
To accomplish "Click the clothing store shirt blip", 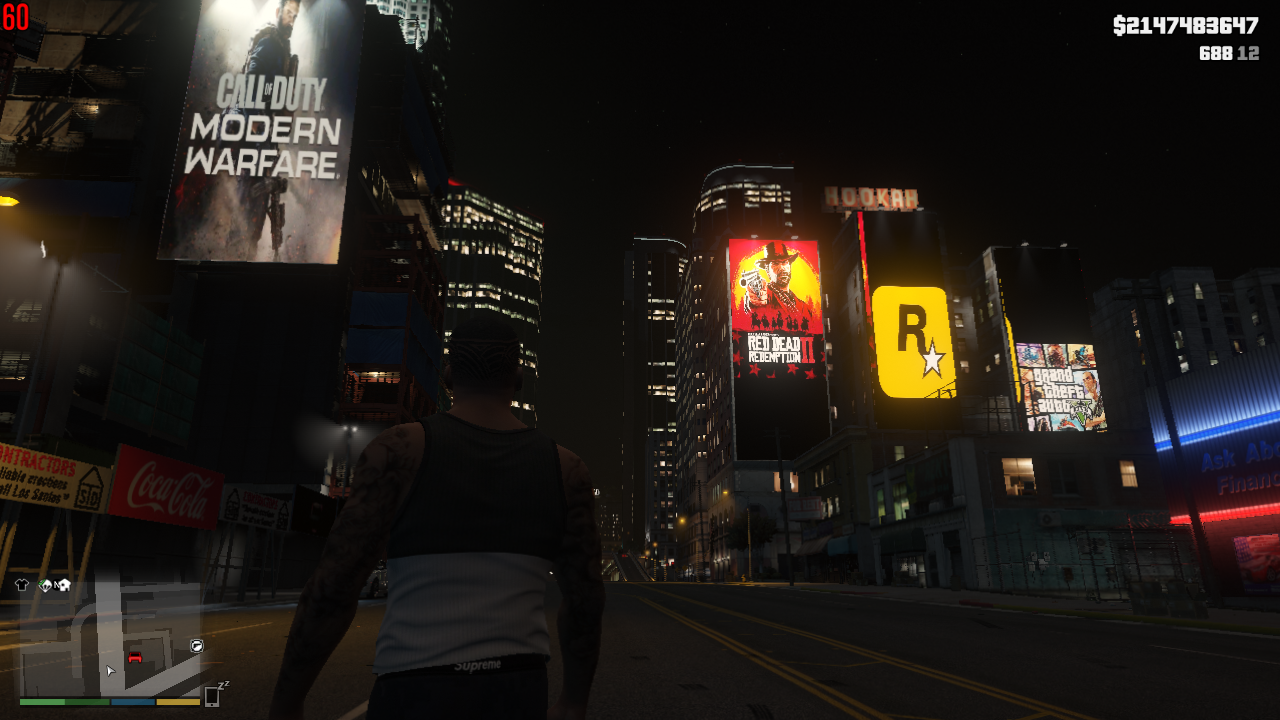I will pyautogui.click(x=22, y=585).
